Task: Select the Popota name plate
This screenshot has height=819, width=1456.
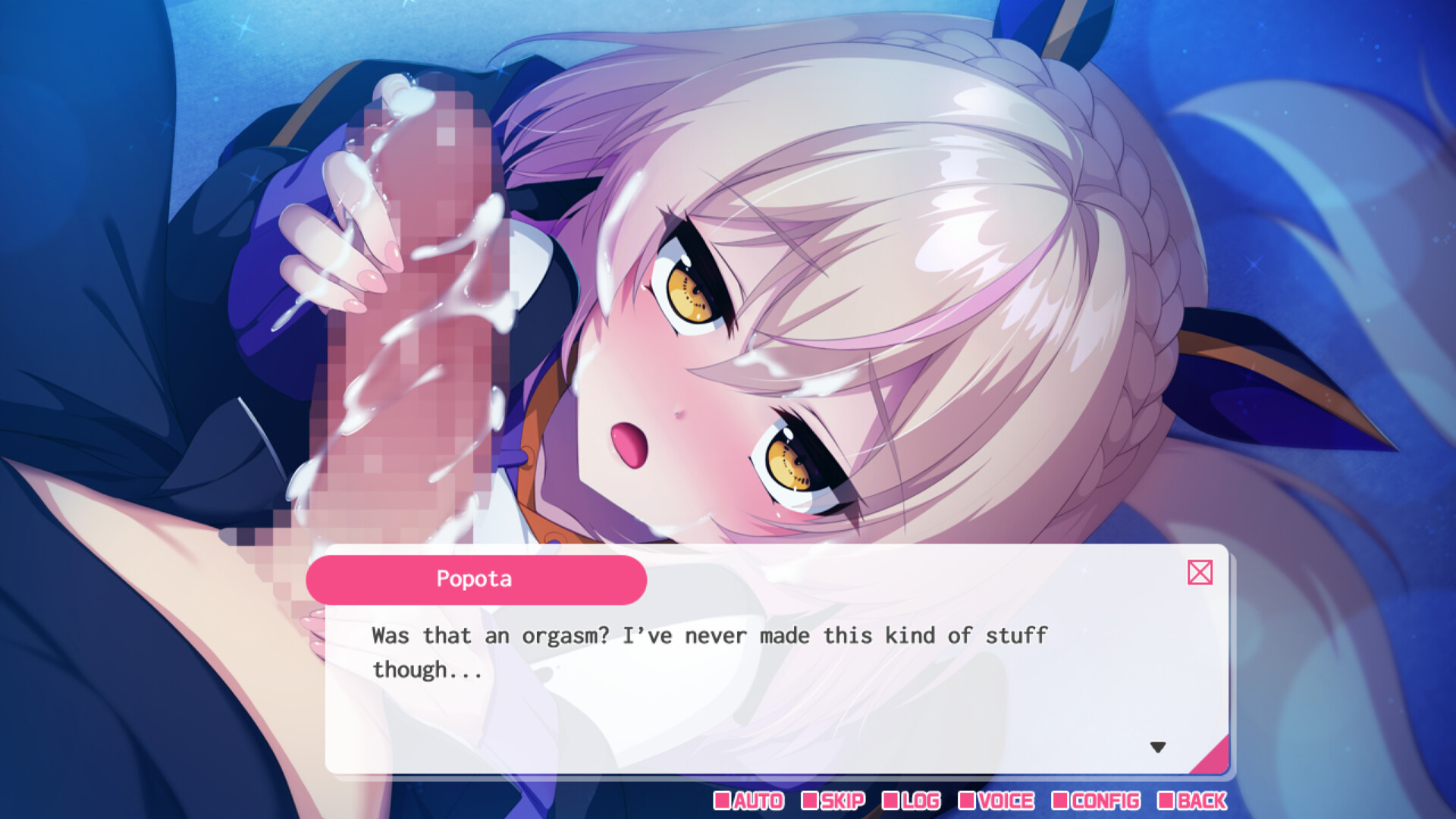Action: (476, 579)
